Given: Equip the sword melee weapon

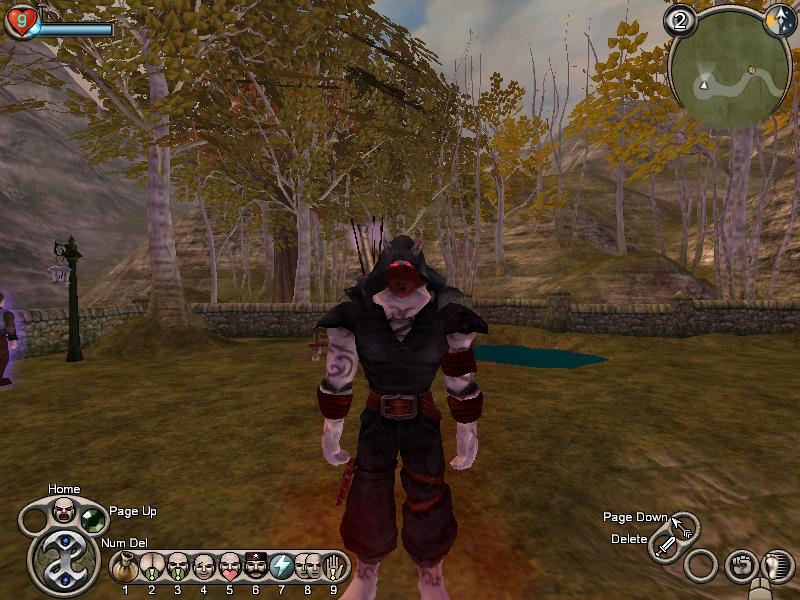Looking at the screenshot, I should [x=665, y=547].
